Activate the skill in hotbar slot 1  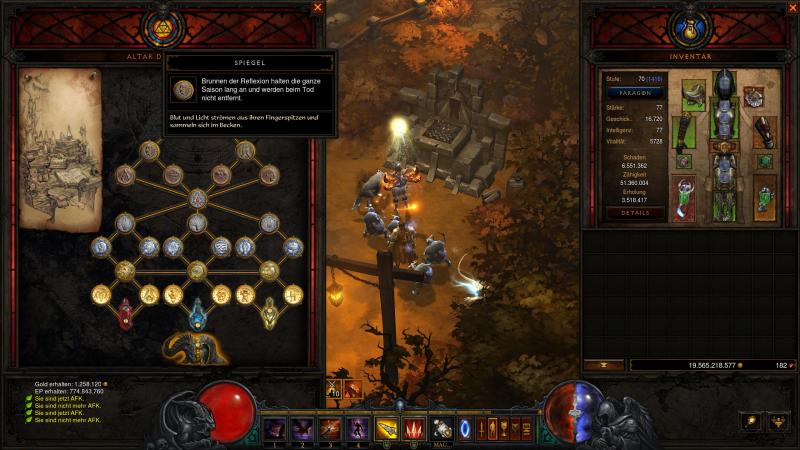[x=274, y=429]
